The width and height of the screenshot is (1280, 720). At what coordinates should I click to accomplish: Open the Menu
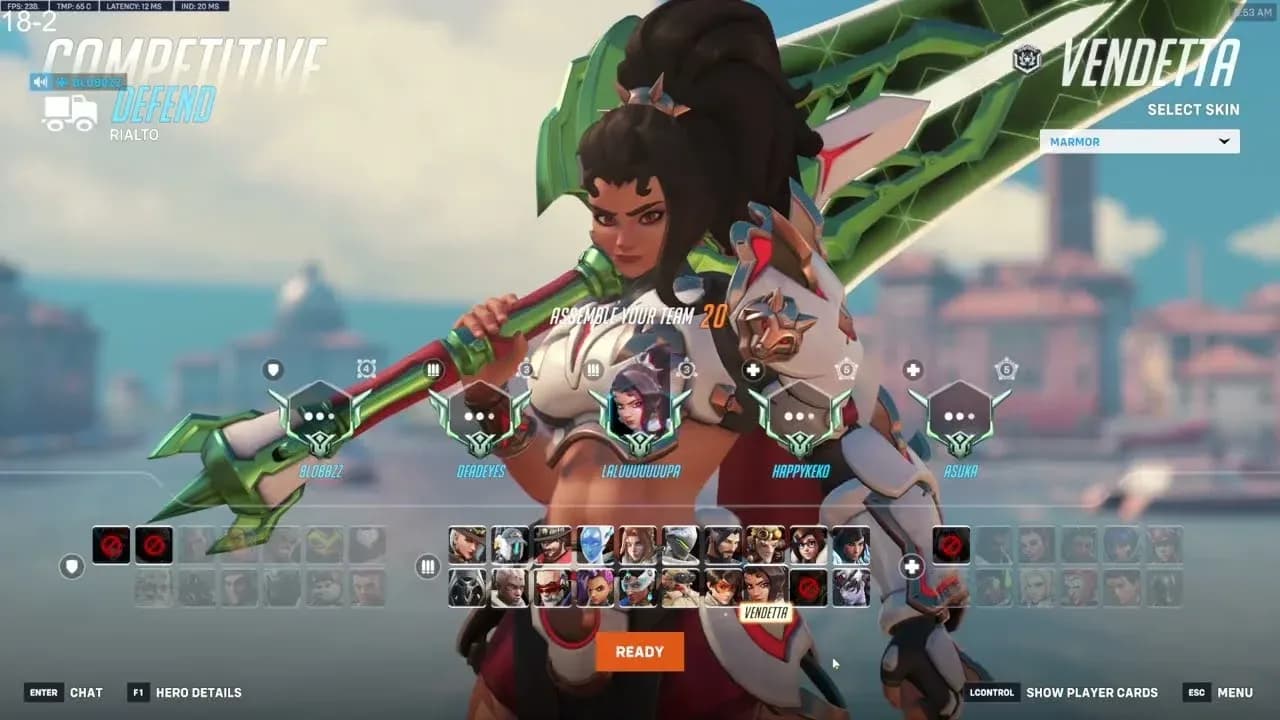tap(1236, 692)
